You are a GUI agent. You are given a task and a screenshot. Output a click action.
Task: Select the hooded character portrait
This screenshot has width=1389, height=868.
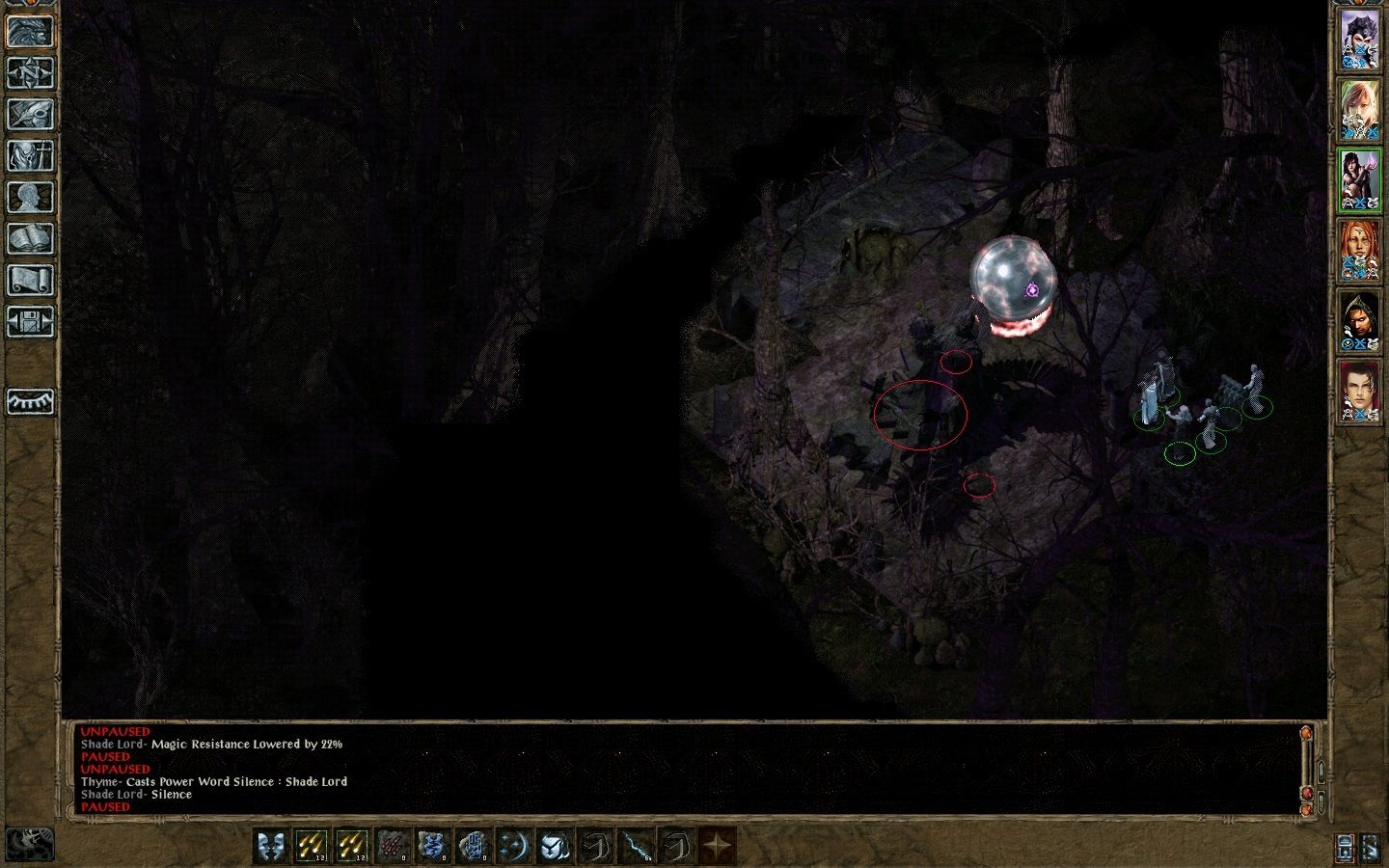(1359, 322)
